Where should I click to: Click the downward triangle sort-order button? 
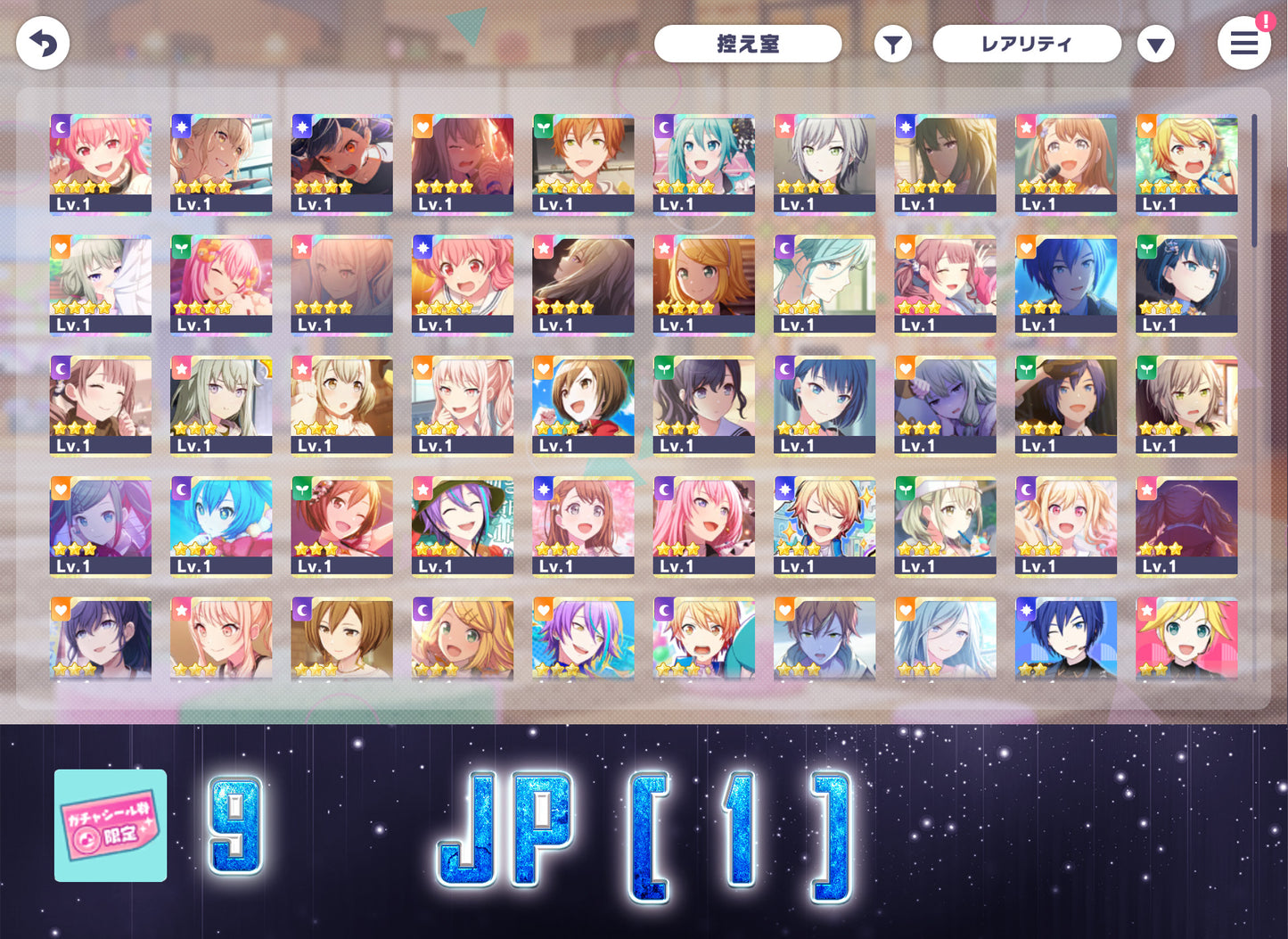pyautogui.click(x=1156, y=43)
